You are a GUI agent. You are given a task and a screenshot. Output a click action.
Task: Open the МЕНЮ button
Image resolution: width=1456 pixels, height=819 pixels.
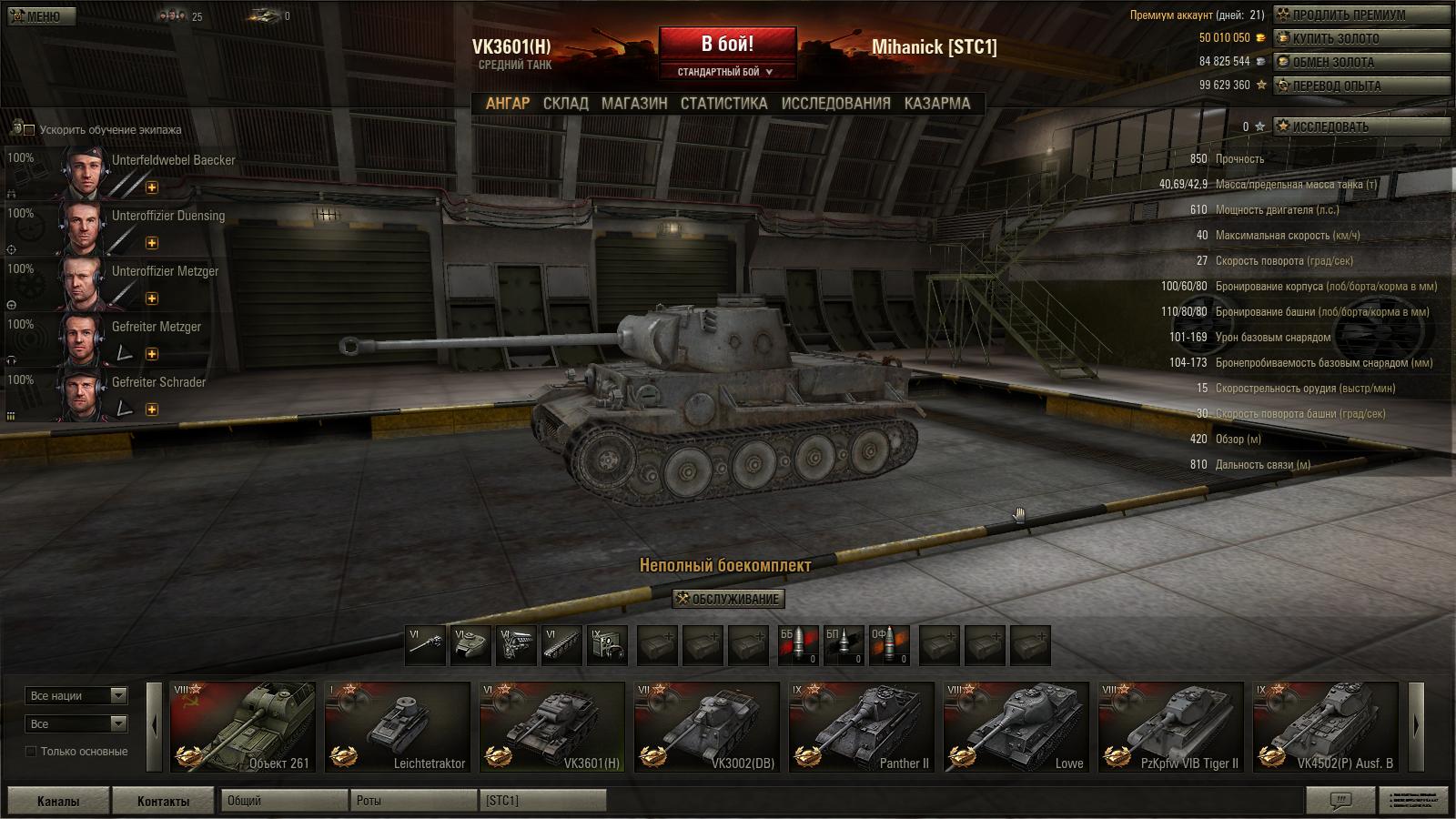pyautogui.click(x=35, y=16)
